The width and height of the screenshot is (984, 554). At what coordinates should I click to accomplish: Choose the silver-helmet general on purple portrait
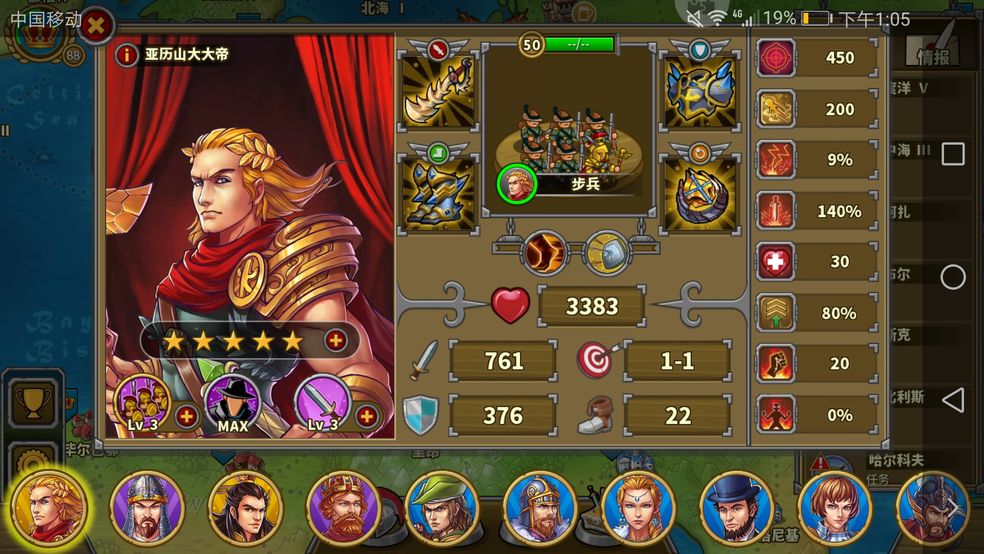[146, 507]
